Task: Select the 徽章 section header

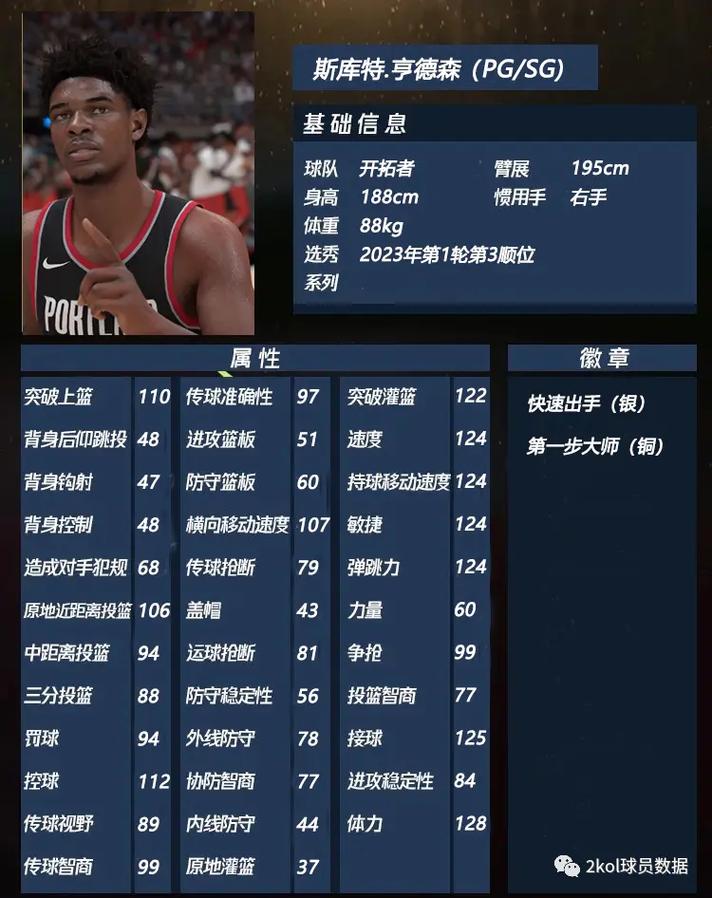Action: point(602,358)
